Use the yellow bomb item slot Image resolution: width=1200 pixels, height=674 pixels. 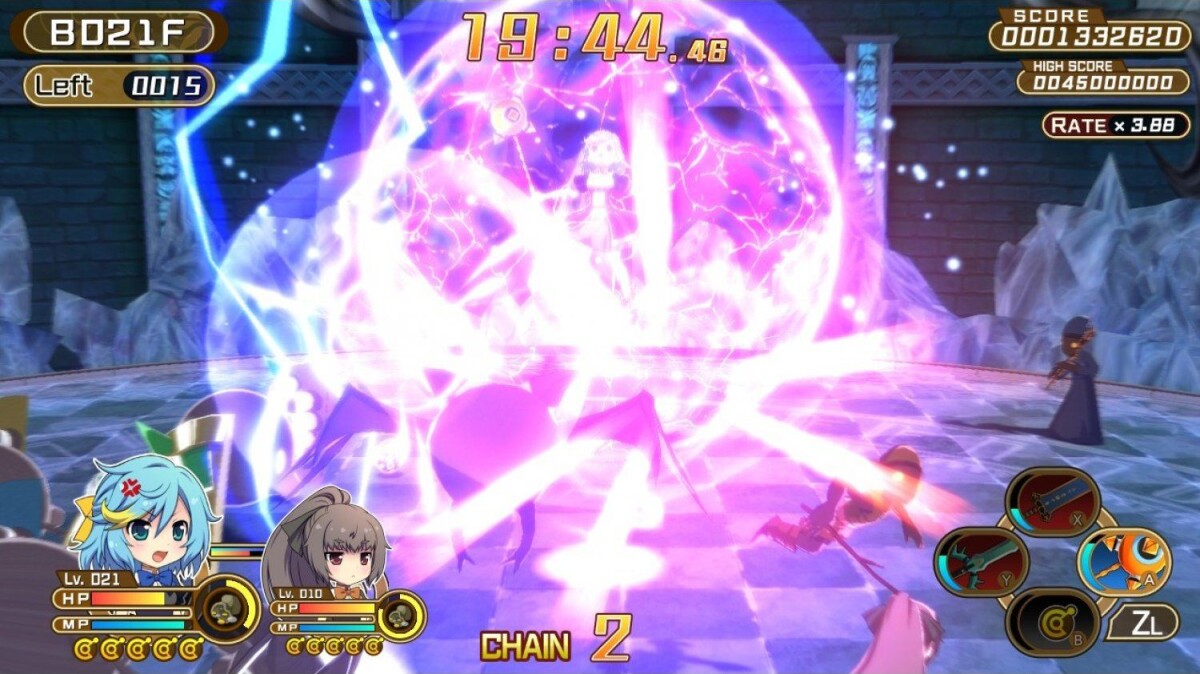1052,622
